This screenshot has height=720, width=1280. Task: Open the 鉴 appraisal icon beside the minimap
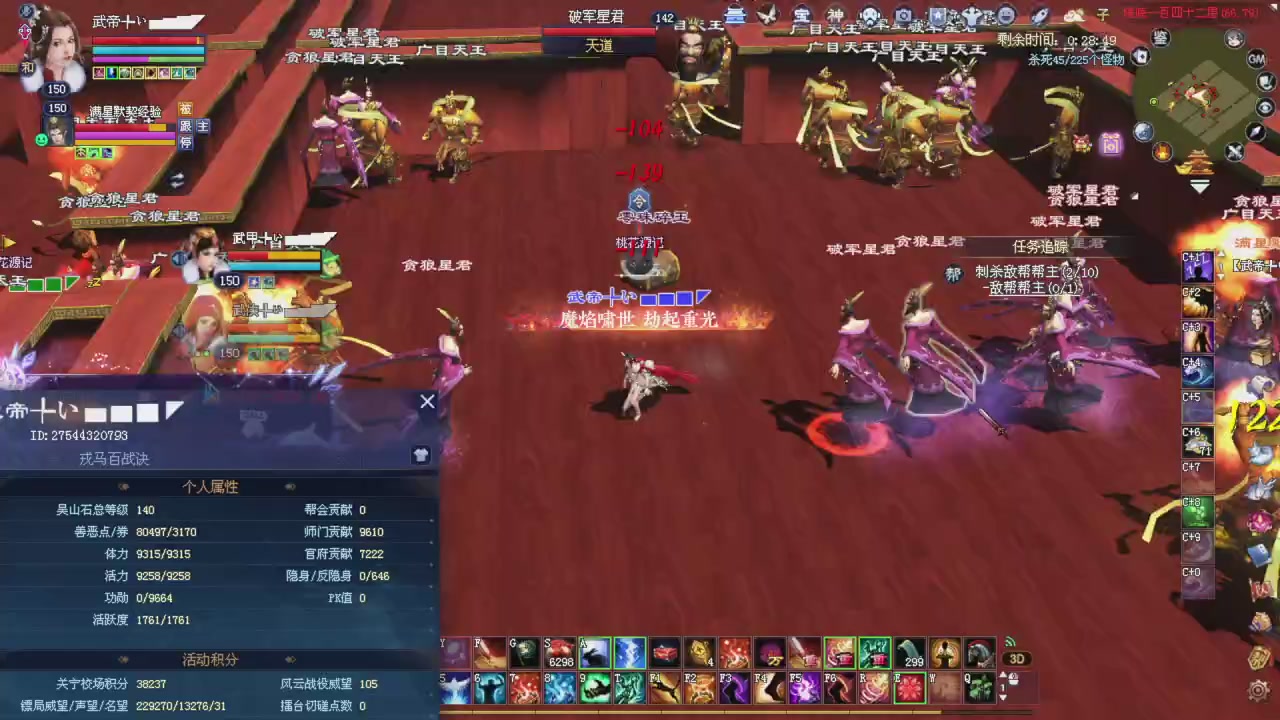pos(1160,37)
